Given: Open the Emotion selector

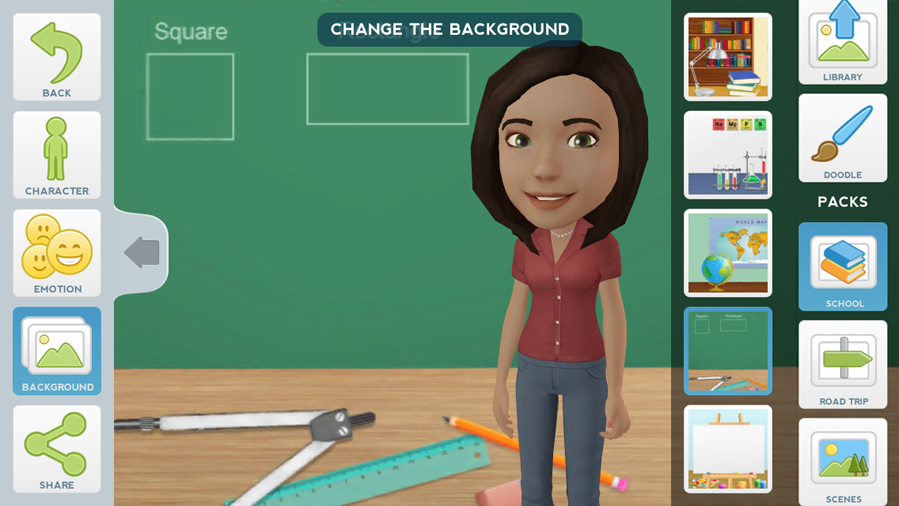Looking at the screenshot, I should tap(57, 253).
